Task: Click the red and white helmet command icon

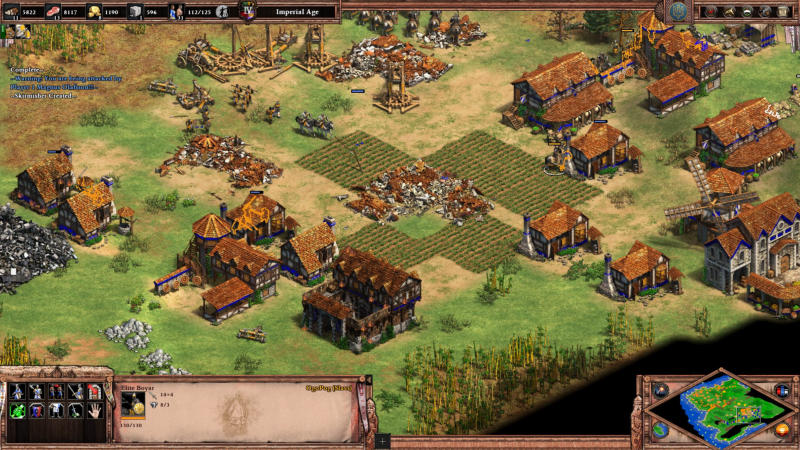Action: (x=95, y=391)
